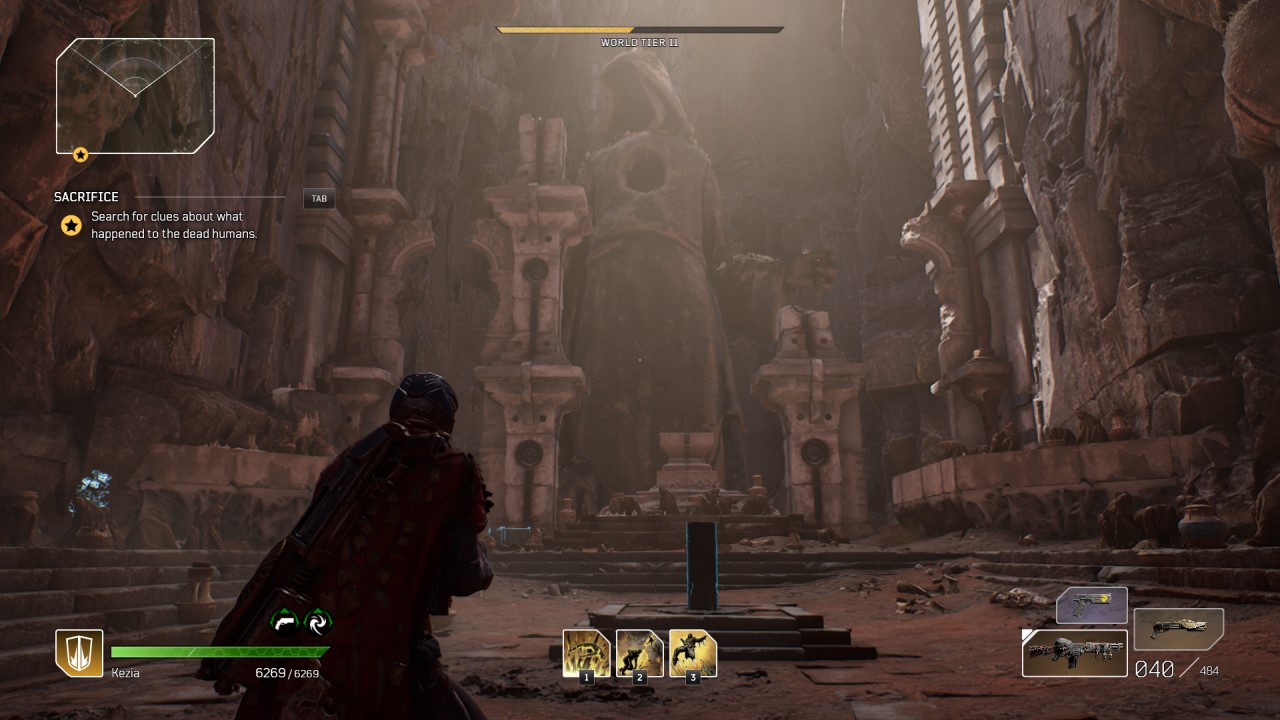Inspect the green weapon buff icon
The image size is (1280, 720).
pos(285,621)
